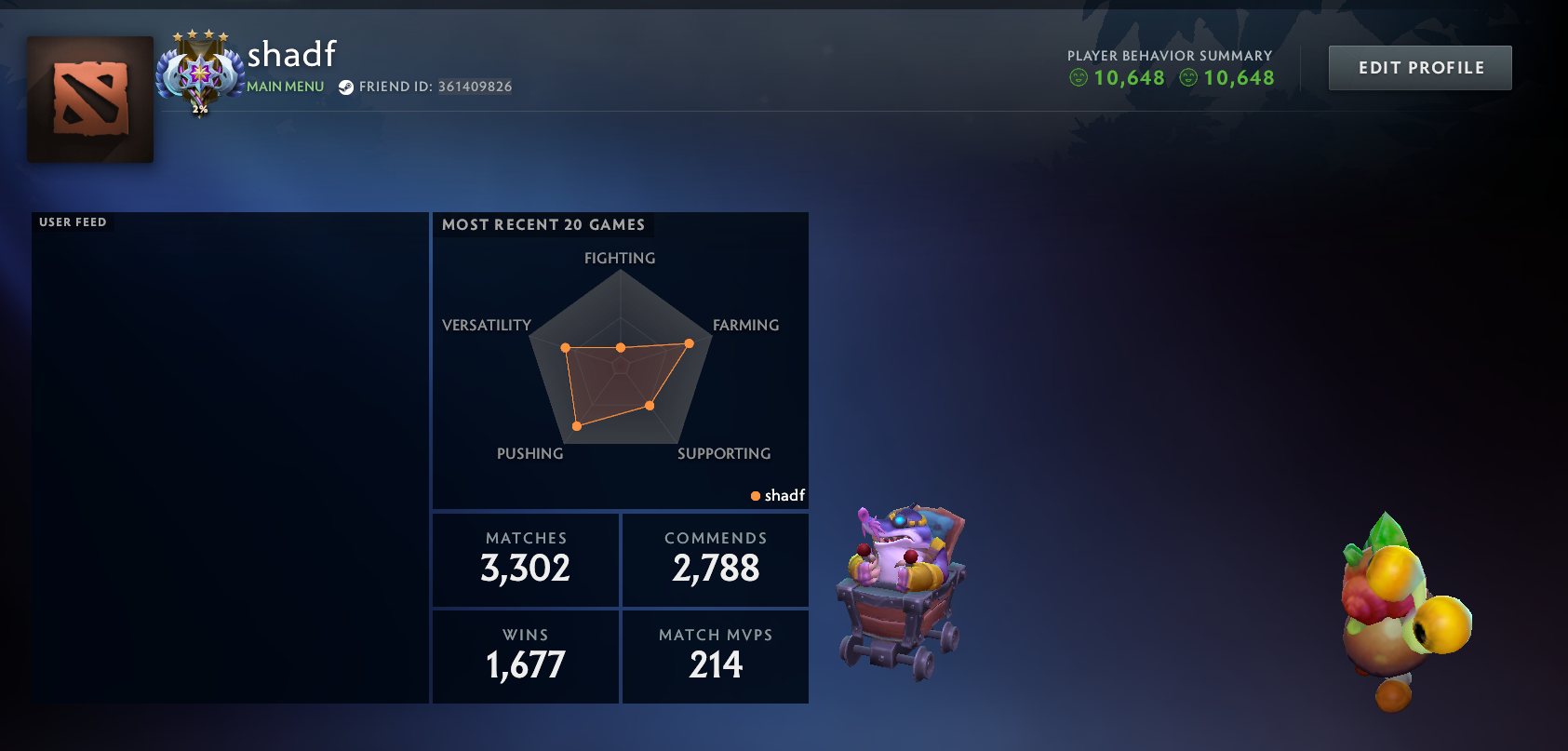
Task: Click the Steam icon beside Friend ID
Action: pyautogui.click(x=348, y=87)
